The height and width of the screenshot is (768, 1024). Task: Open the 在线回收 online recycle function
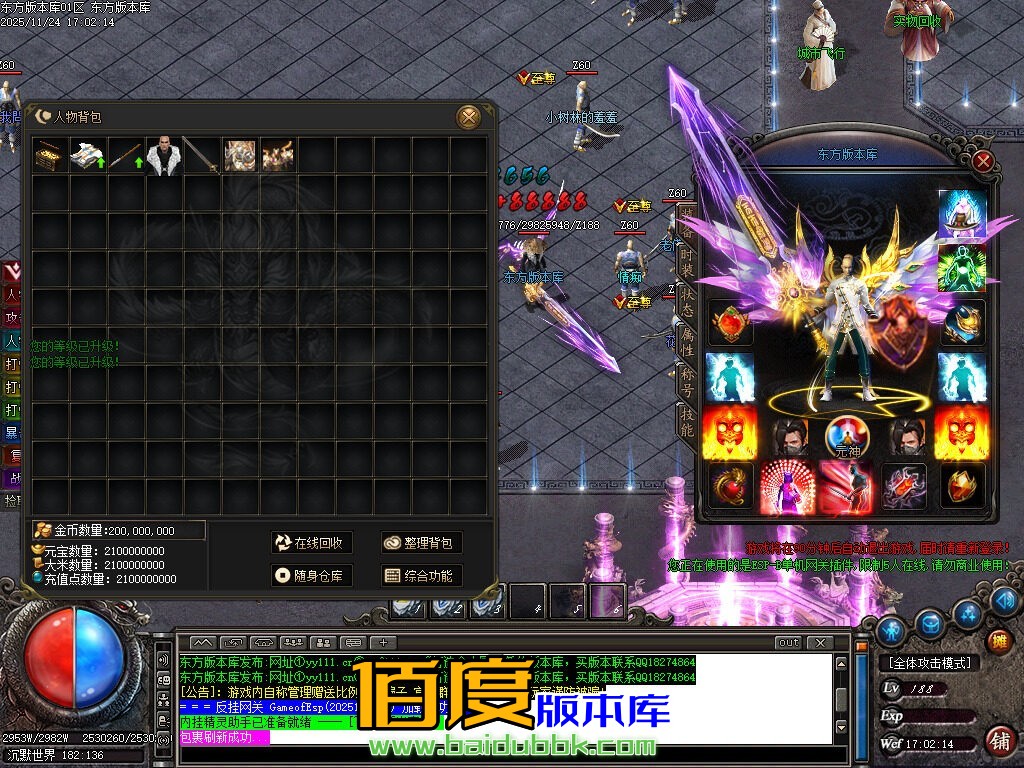311,542
